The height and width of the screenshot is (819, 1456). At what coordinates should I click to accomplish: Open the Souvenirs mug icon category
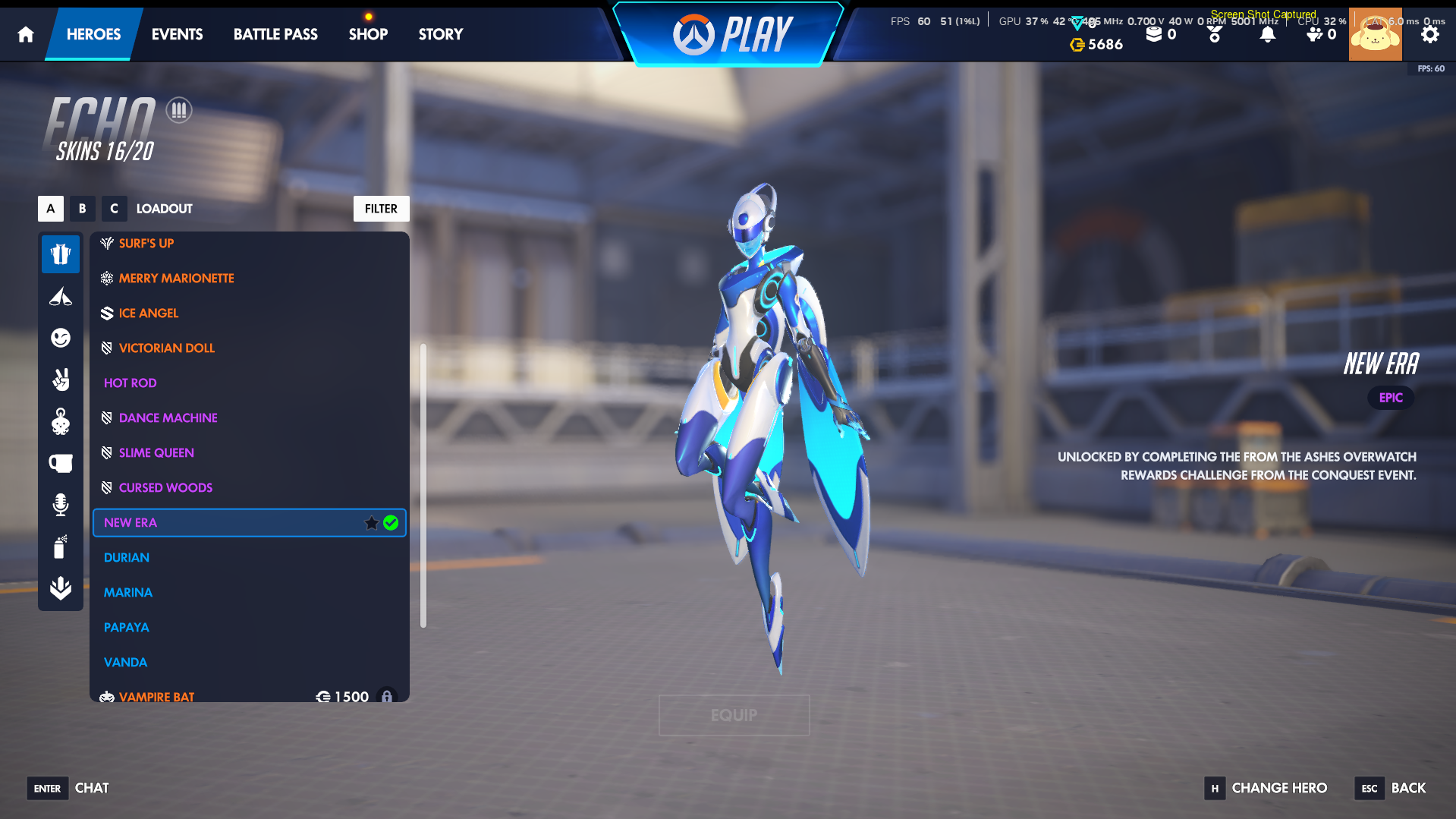click(x=61, y=462)
